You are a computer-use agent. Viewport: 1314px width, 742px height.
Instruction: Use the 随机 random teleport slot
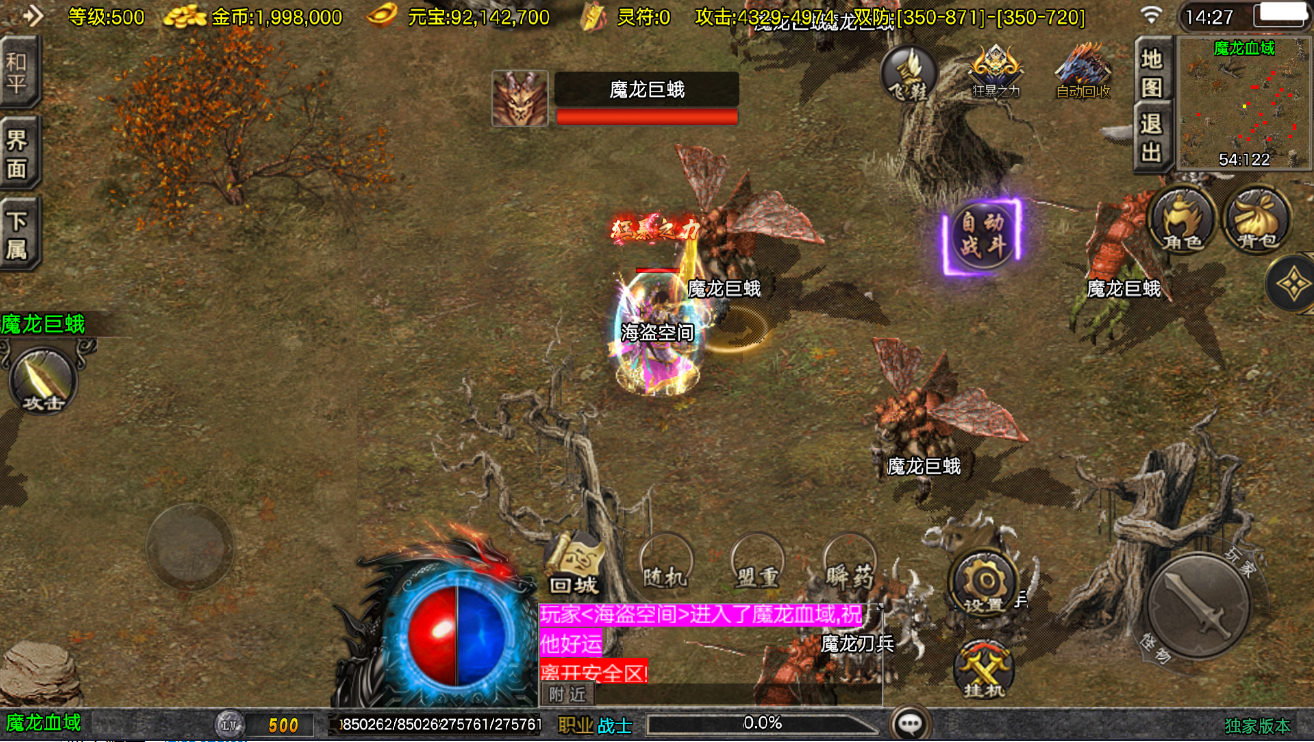[x=666, y=562]
